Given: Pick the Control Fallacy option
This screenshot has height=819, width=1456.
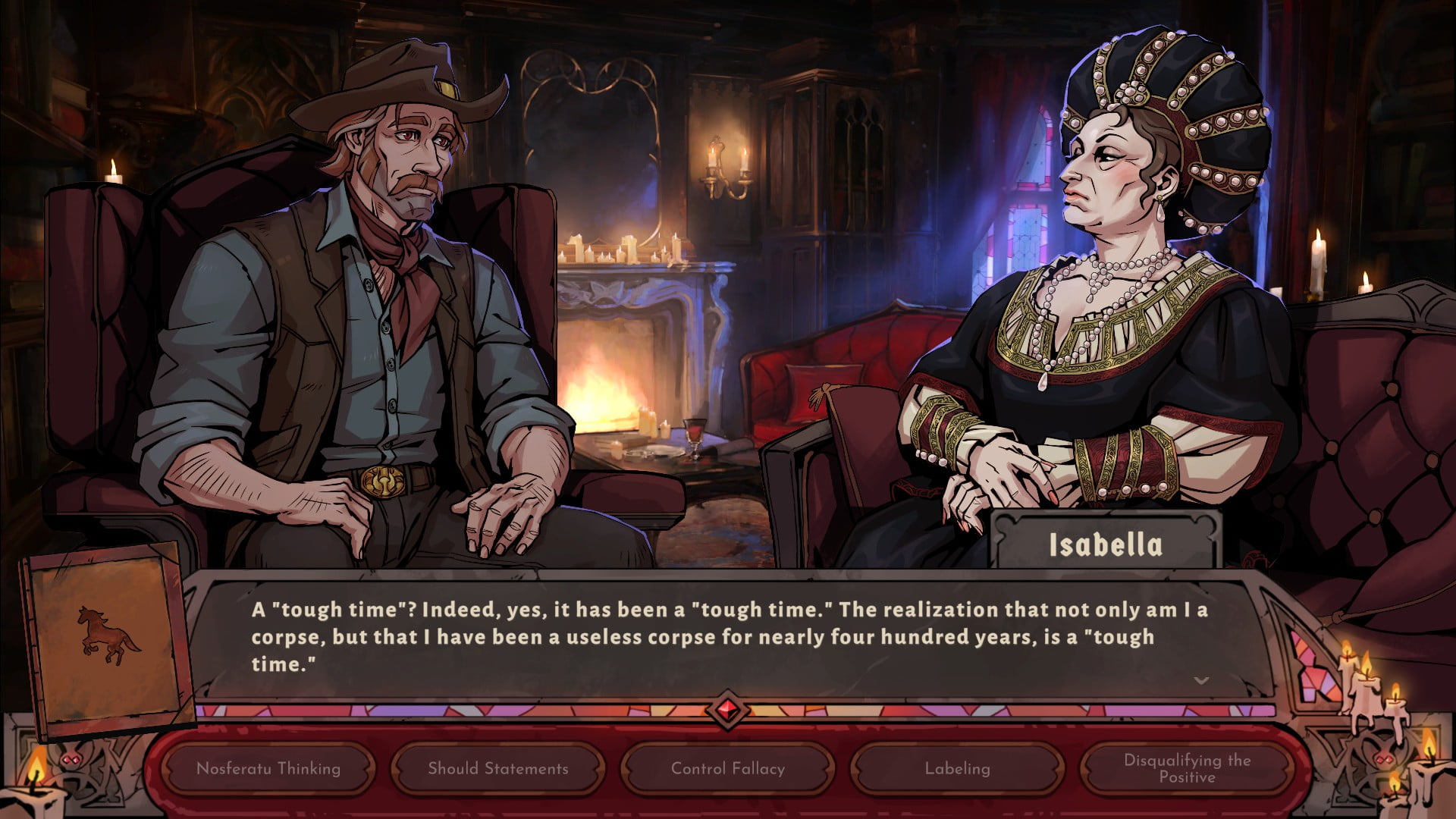Looking at the screenshot, I should click(728, 768).
